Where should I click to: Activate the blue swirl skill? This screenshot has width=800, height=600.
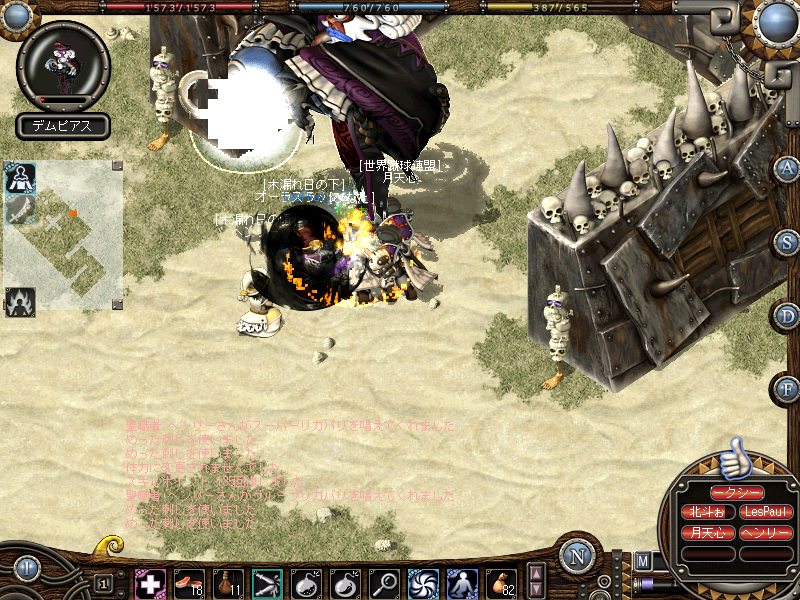pyautogui.click(x=423, y=582)
